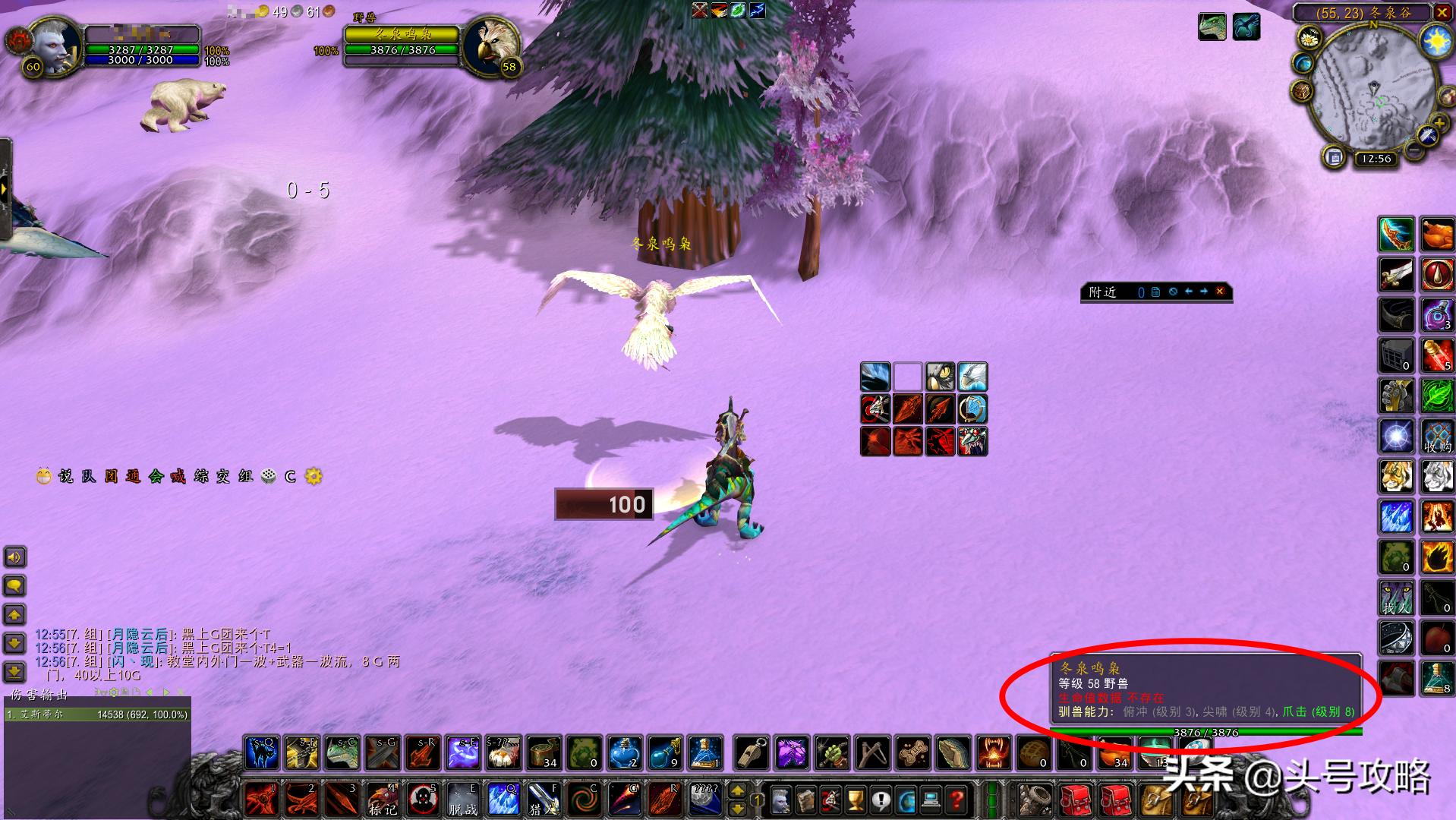Open the main menu computer icon
The image size is (1456, 820).
[931, 800]
